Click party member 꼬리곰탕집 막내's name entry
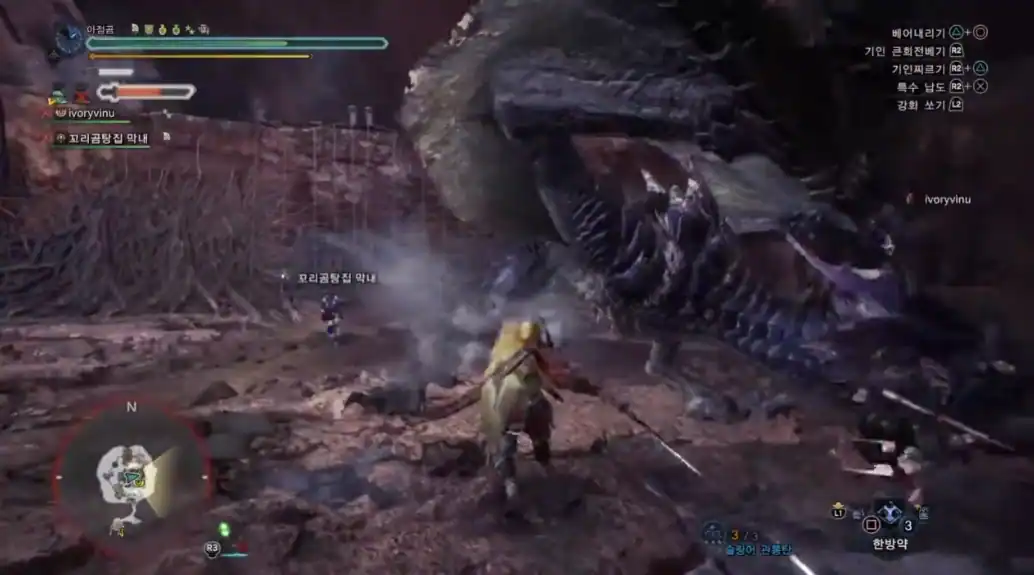The image size is (1034, 575). click(105, 138)
